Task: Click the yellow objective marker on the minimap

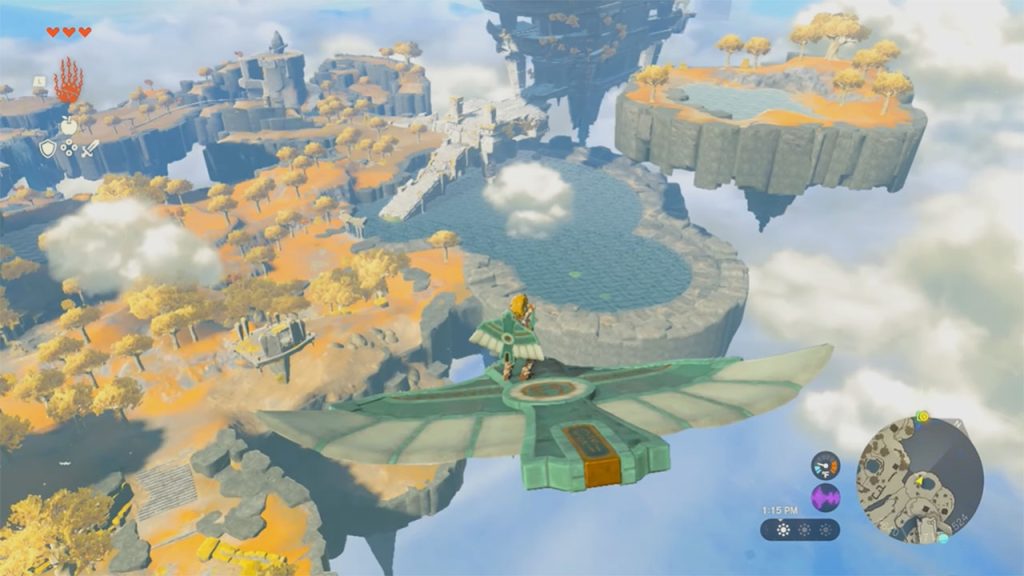Action: [922, 416]
